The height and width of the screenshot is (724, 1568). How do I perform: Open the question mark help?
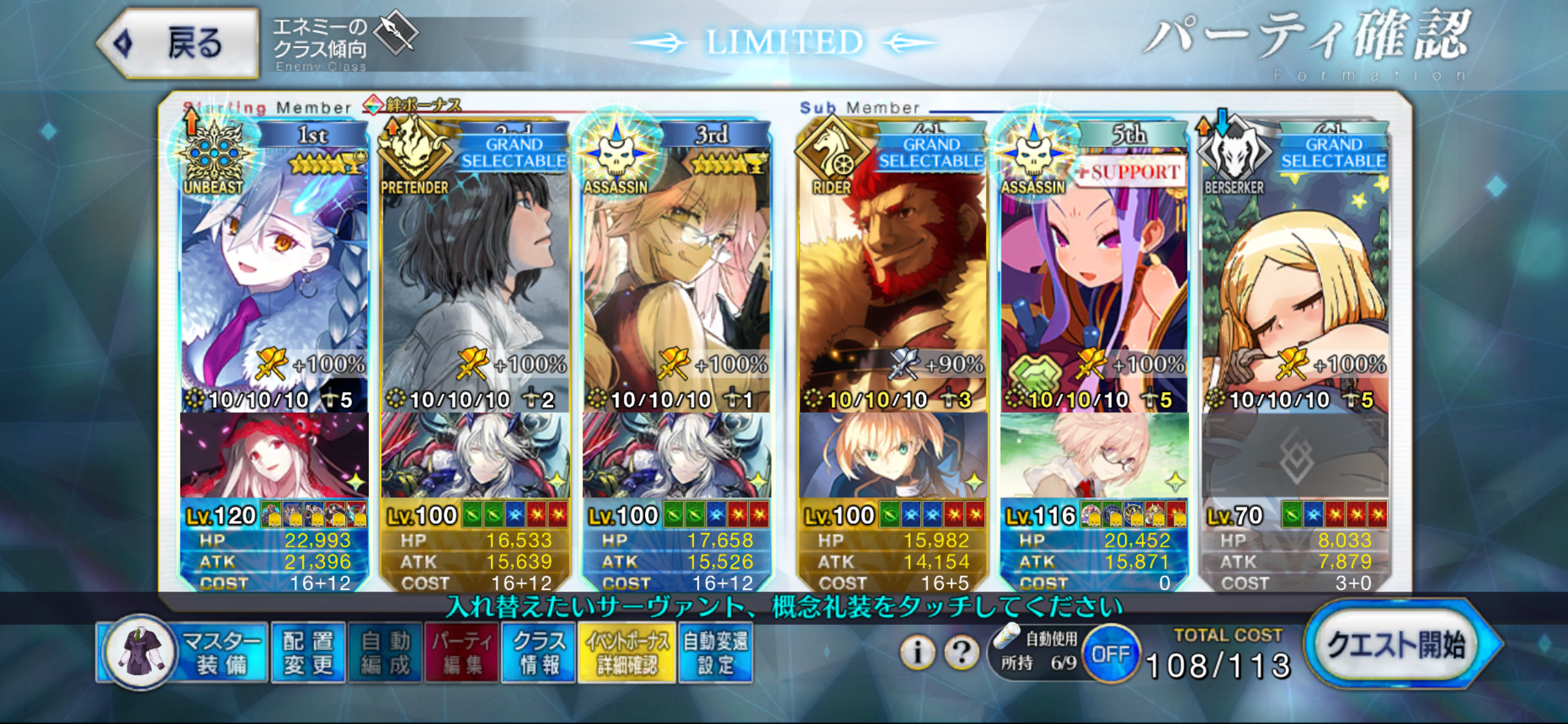pyautogui.click(x=962, y=653)
